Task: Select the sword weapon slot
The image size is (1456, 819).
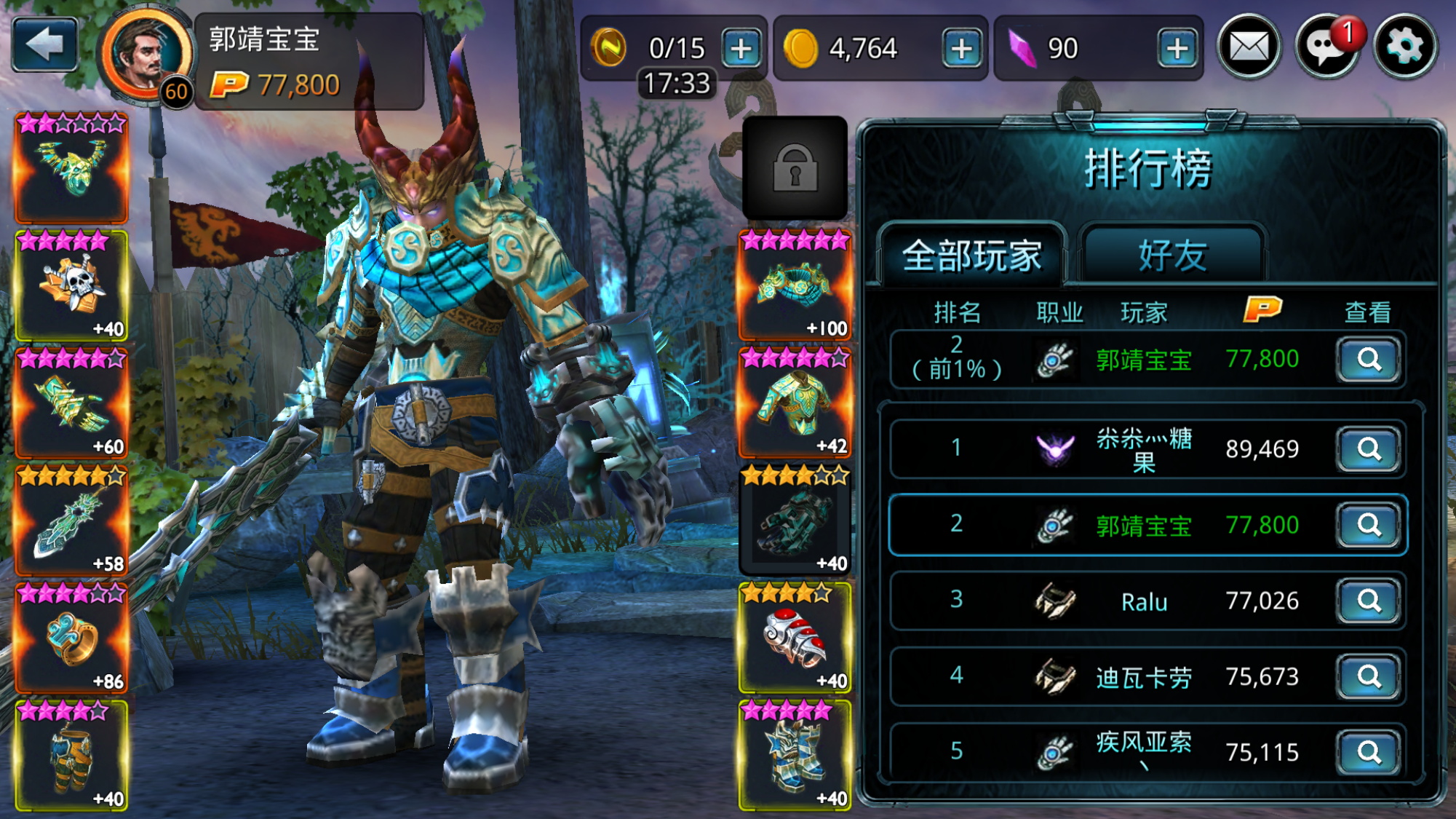Action: 72,521
